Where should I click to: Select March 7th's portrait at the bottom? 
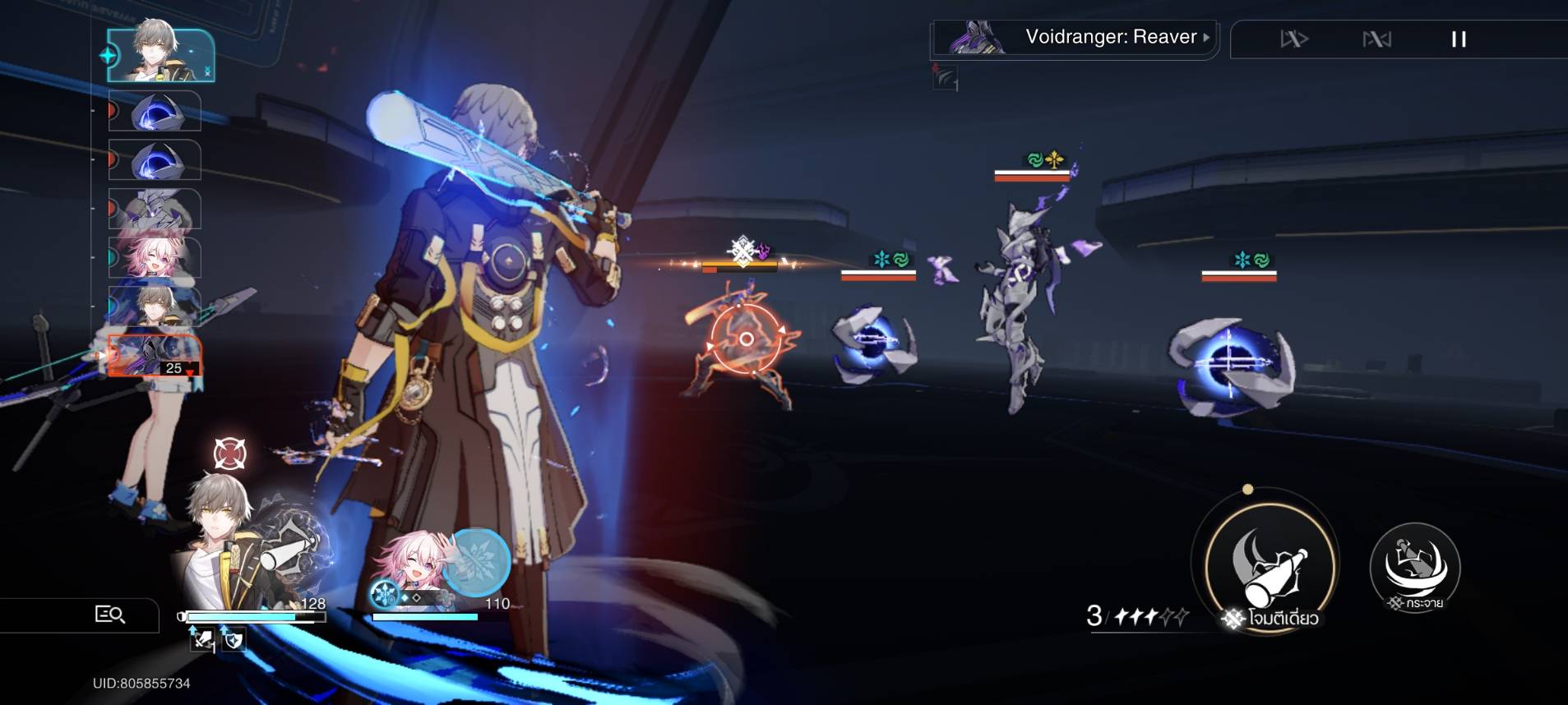(x=413, y=567)
